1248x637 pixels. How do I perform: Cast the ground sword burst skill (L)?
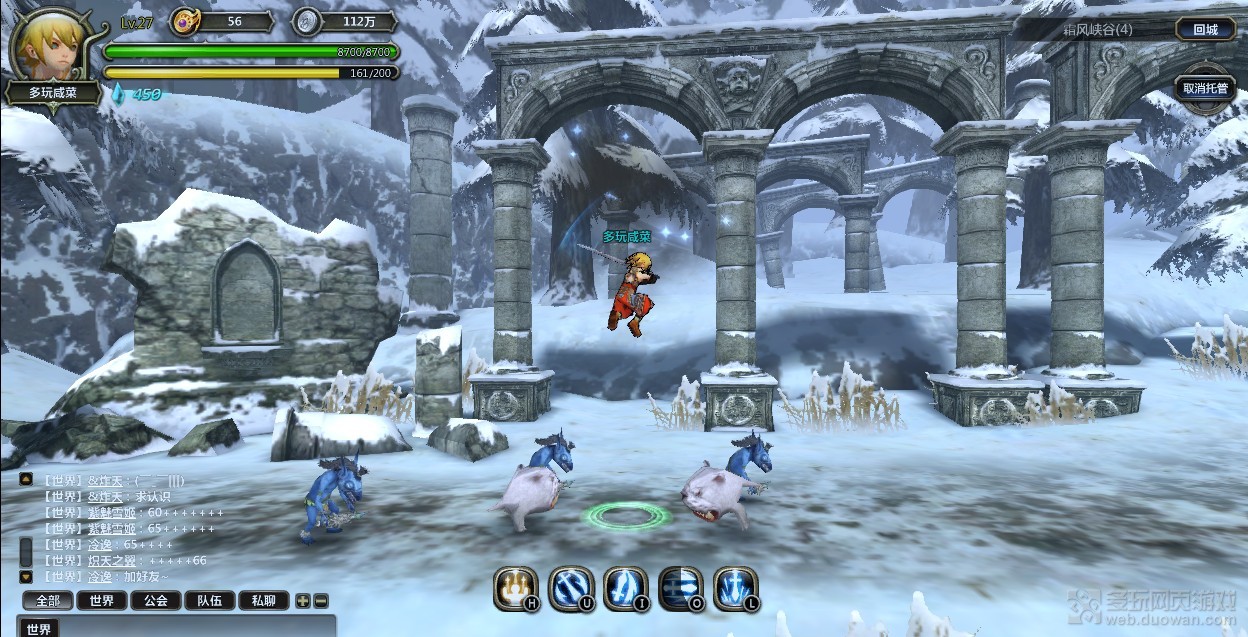[736, 588]
